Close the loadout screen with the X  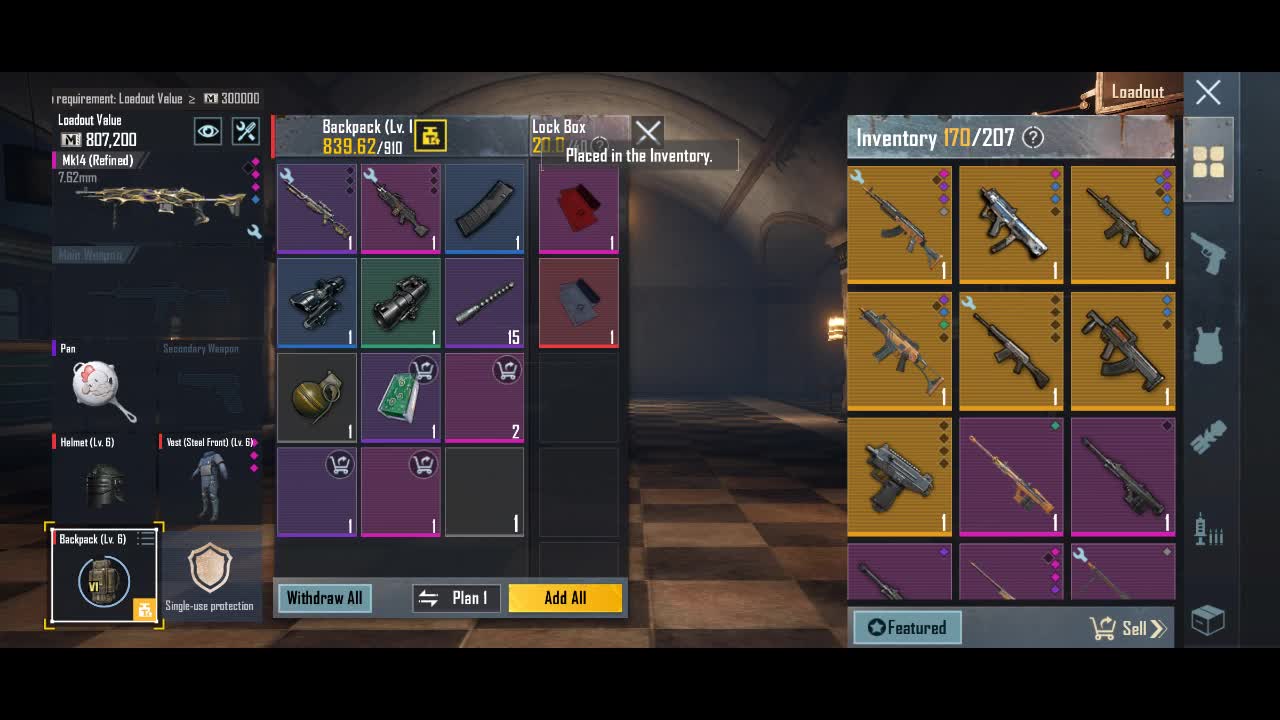point(1208,93)
